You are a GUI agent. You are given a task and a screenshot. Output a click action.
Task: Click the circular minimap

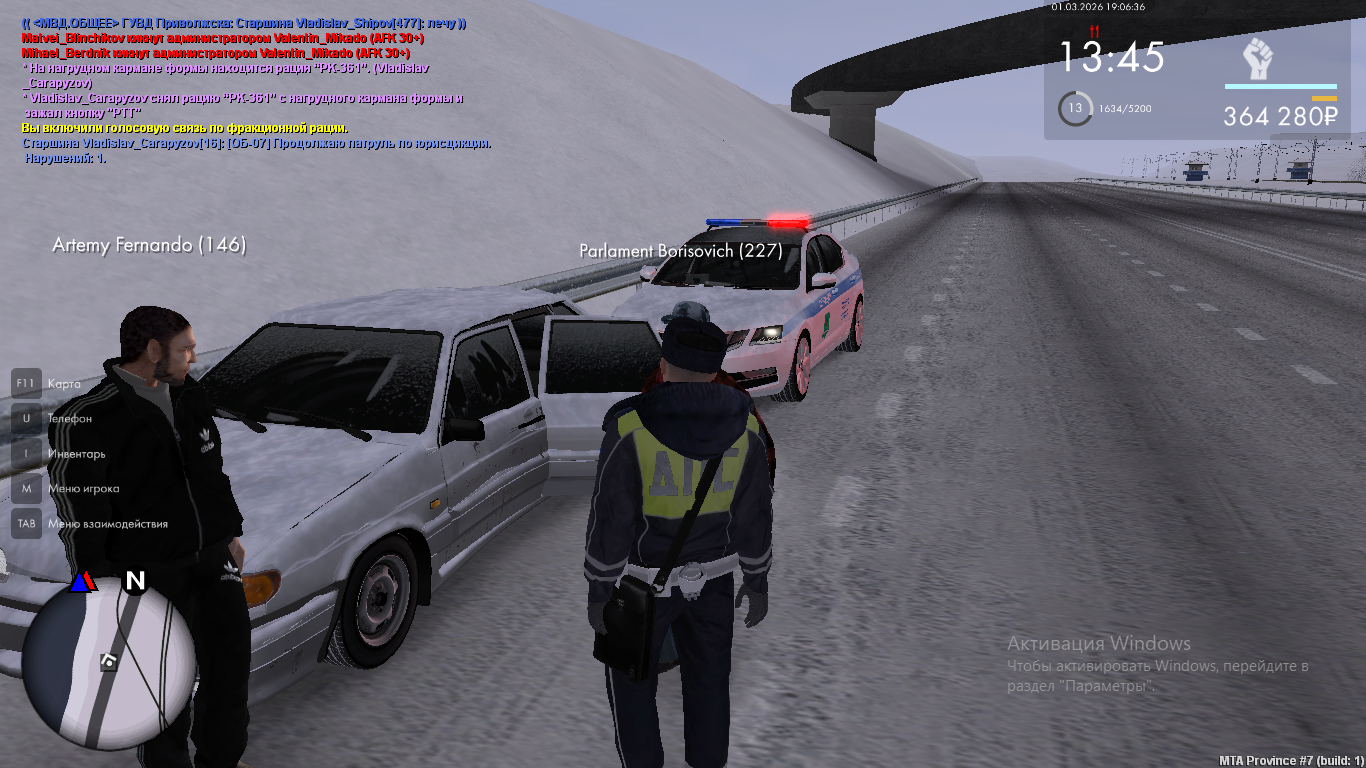(x=108, y=661)
